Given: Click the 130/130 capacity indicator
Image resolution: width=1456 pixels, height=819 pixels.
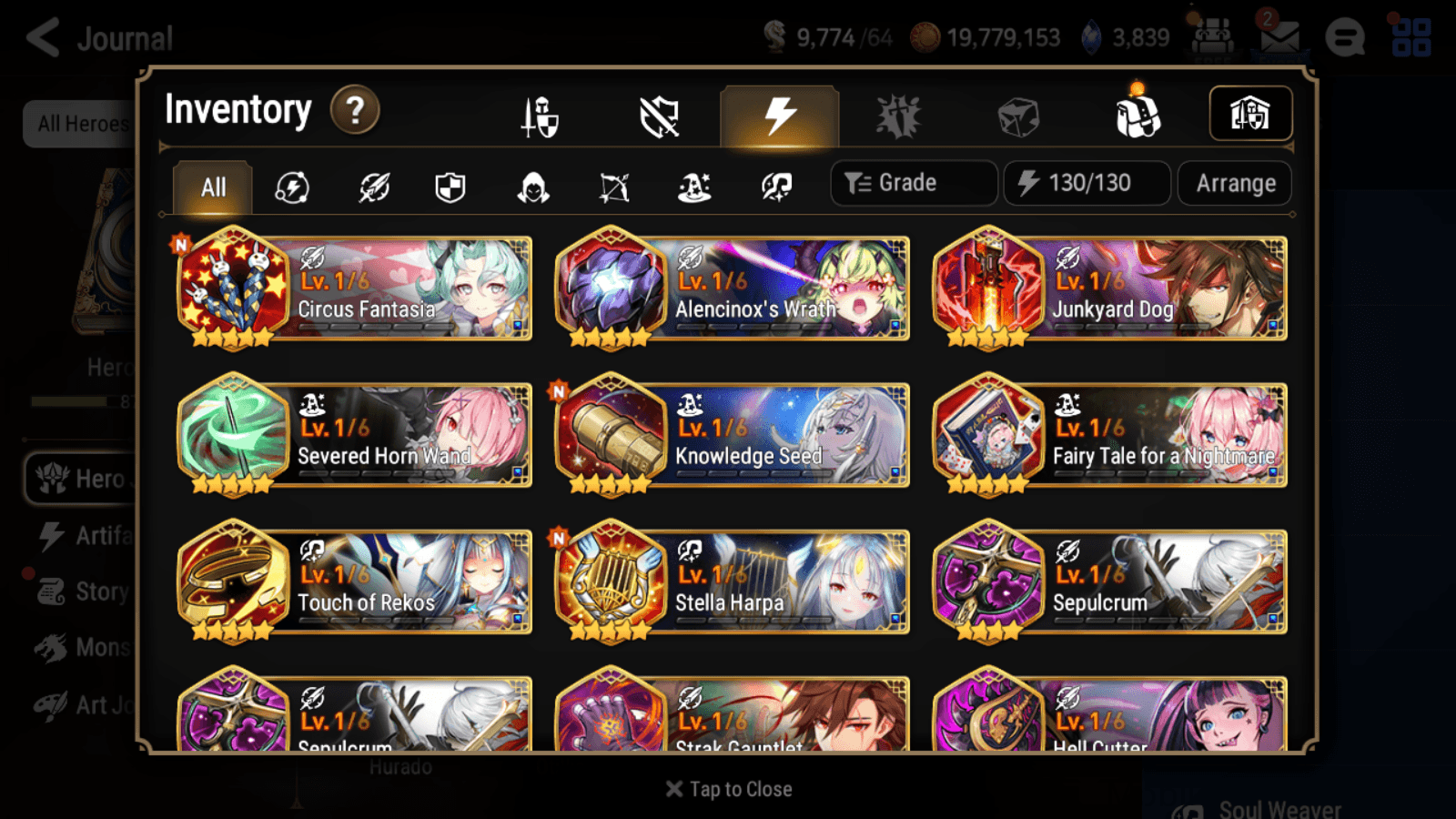Looking at the screenshot, I should (x=1087, y=182).
